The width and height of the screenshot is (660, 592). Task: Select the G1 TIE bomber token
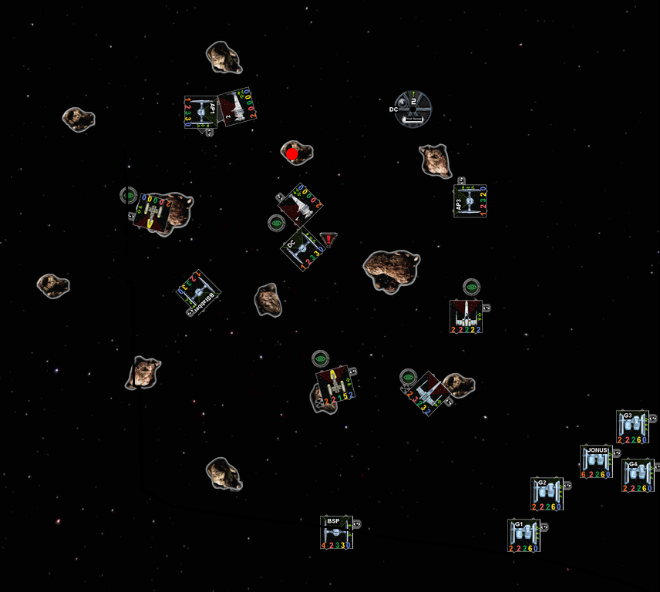pos(523,534)
